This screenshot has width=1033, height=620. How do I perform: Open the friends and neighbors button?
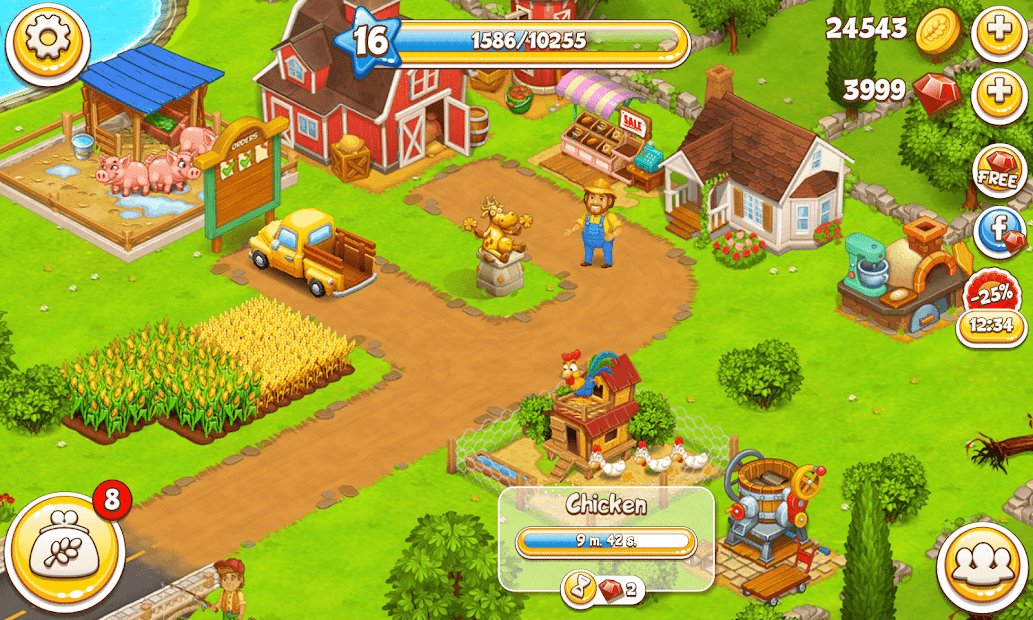point(978,567)
